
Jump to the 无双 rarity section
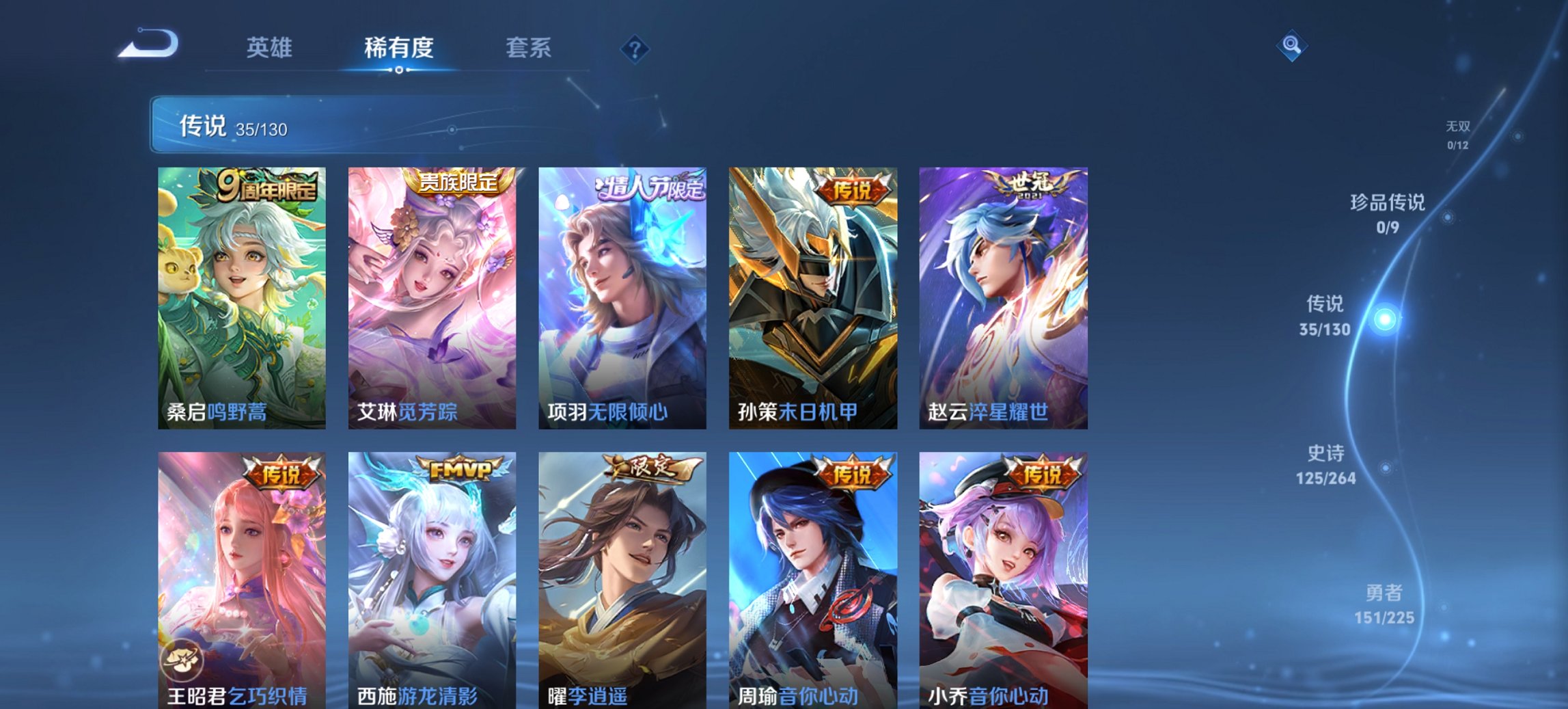(x=1457, y=134)
